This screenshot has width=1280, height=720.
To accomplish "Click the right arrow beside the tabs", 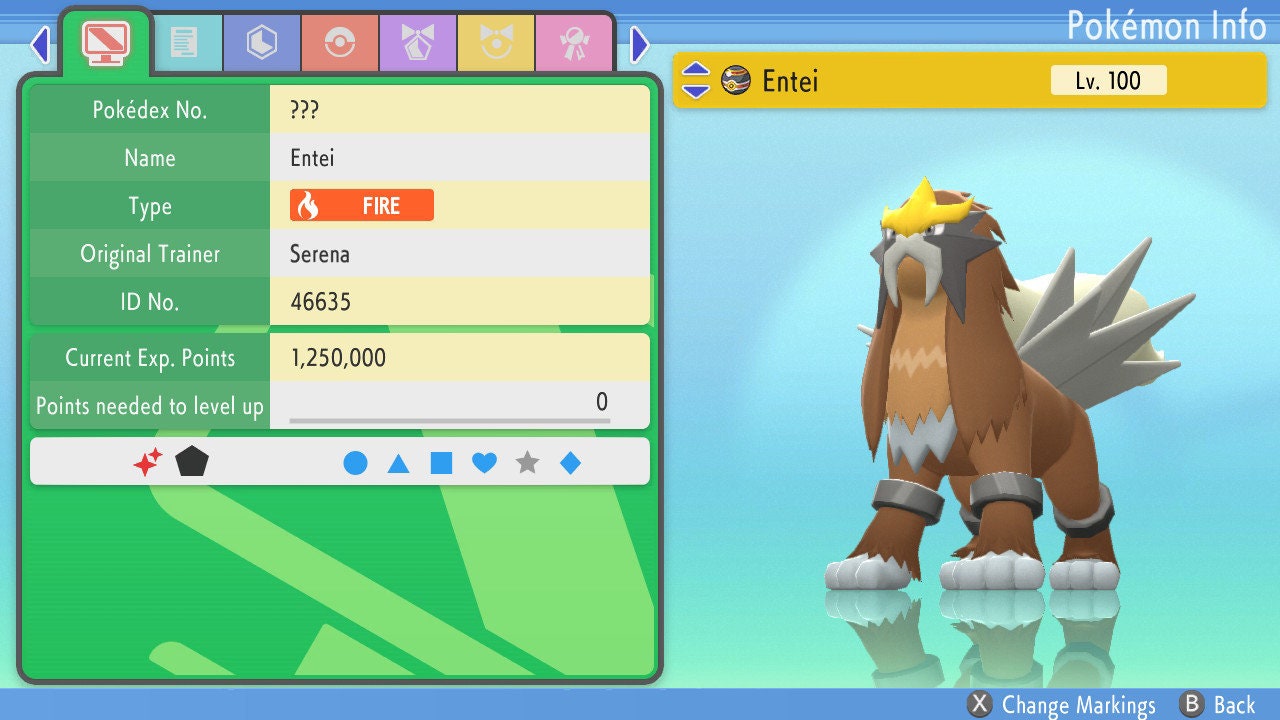I will coord(640,44).
